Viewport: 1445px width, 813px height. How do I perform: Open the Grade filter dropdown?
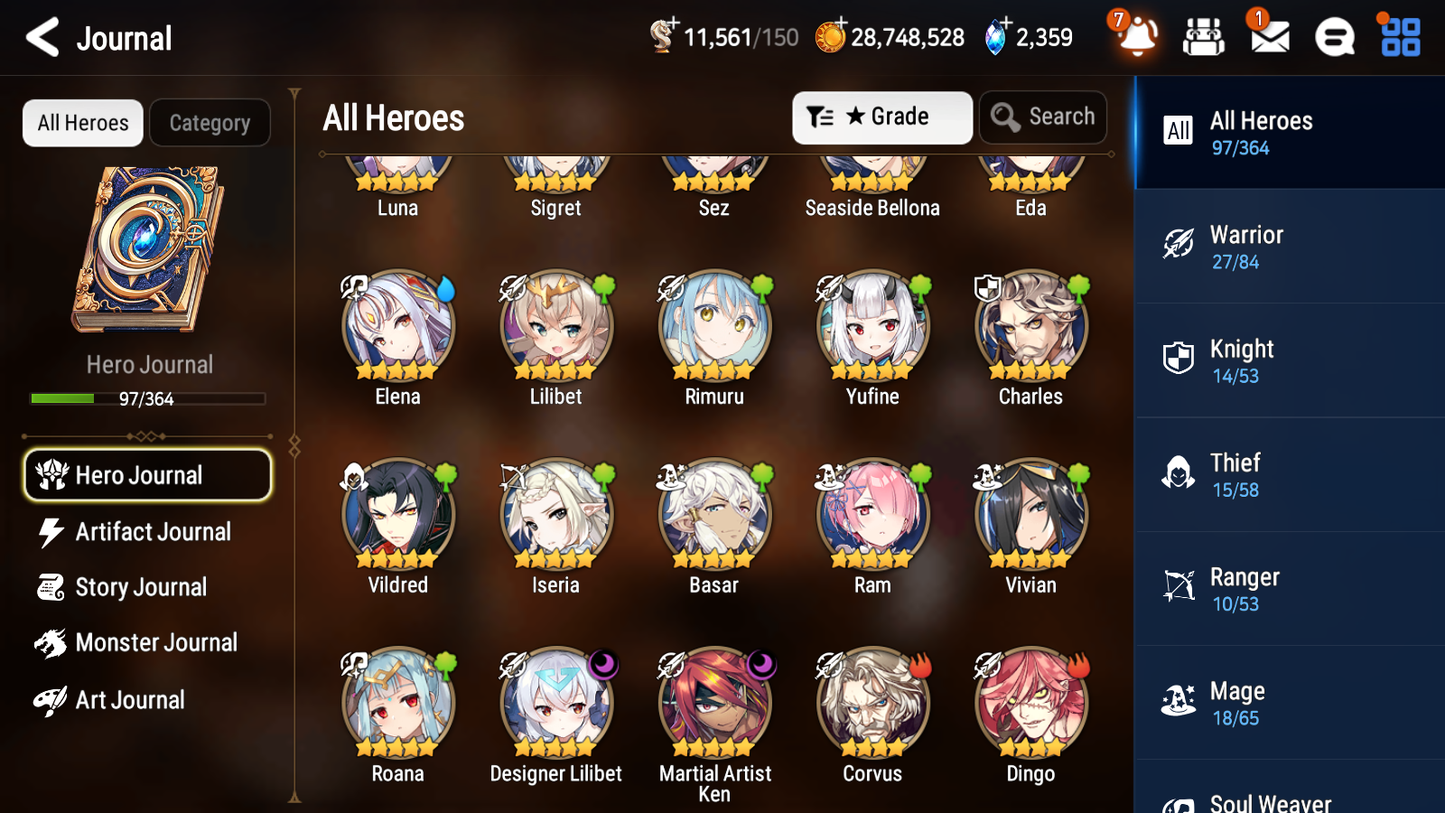[882, 117]
